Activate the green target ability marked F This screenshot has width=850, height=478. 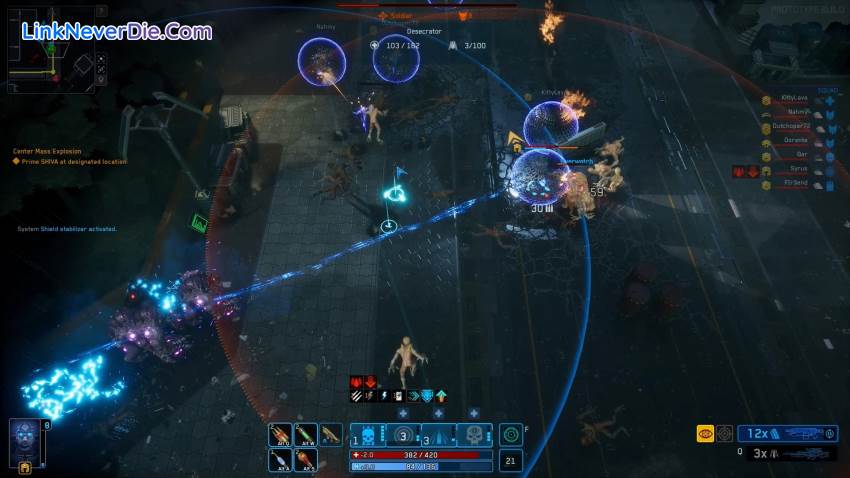(x=511, y=435)
